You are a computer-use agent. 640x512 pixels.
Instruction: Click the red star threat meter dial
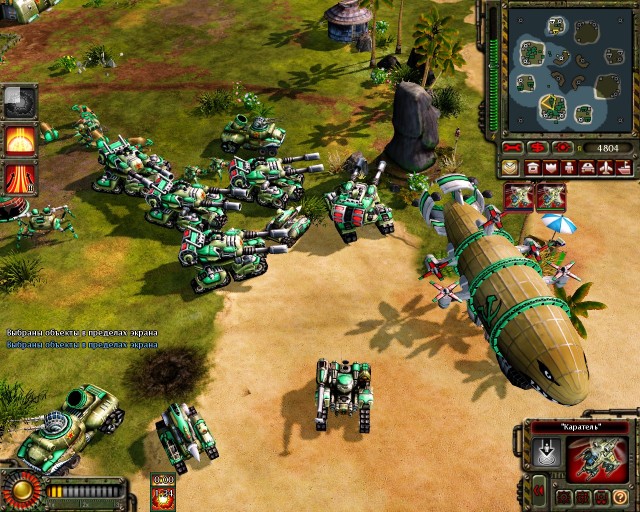(x=20, y=491)
